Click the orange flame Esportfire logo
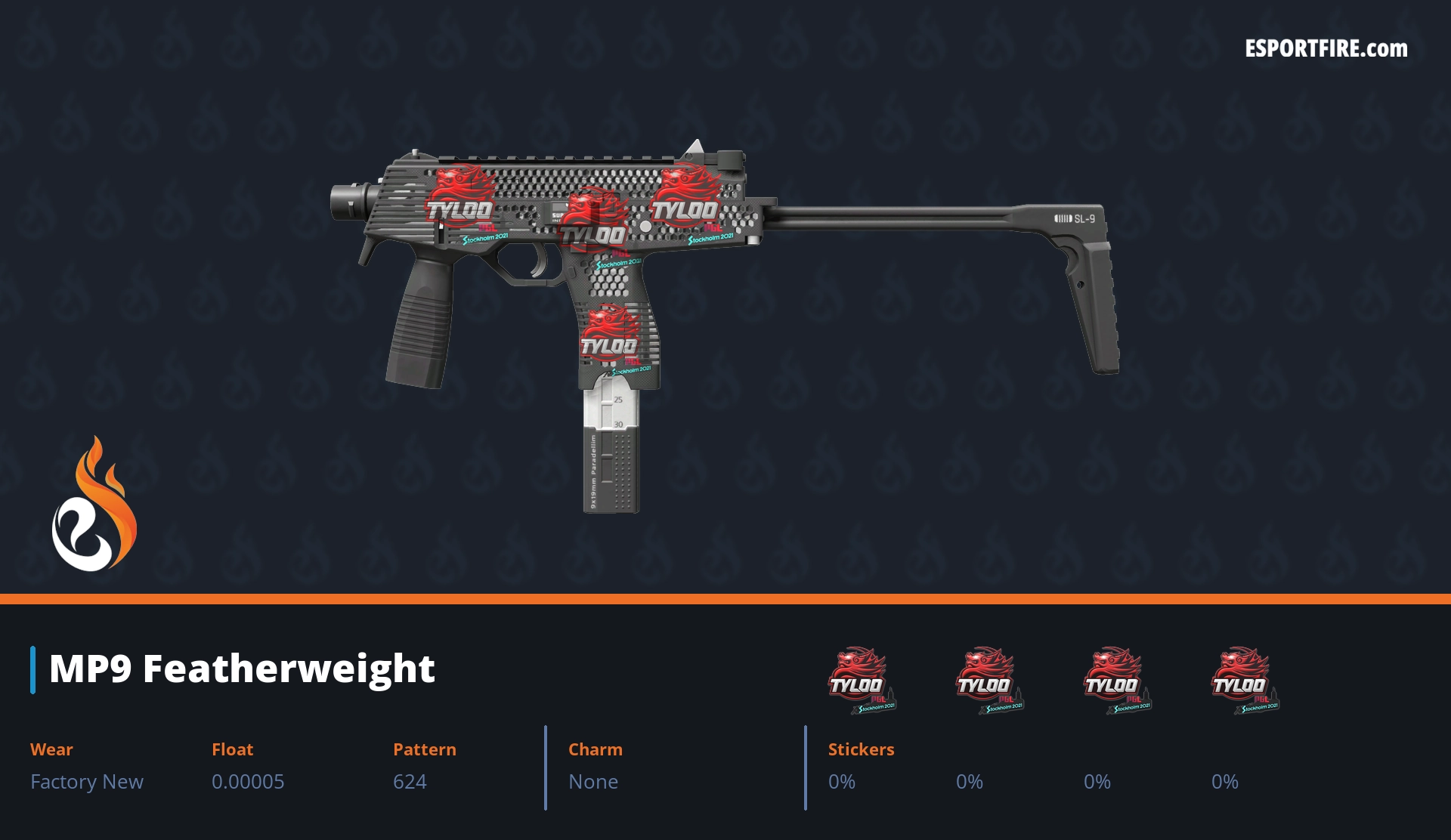Viewport: 1451px width, 840px height. coord(94,505)
